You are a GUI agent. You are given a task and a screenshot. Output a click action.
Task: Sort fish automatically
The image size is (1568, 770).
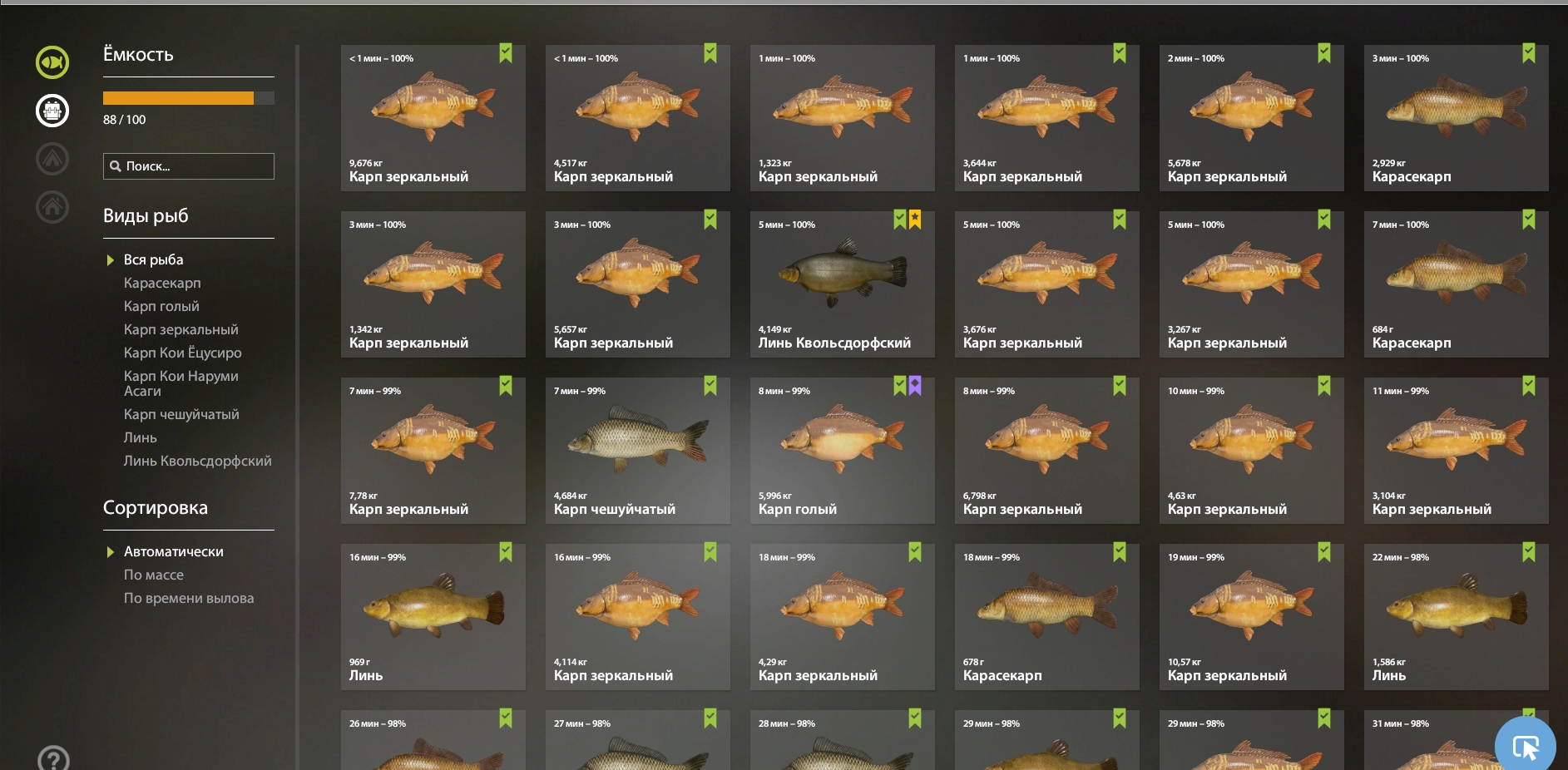tap(173, 552)
